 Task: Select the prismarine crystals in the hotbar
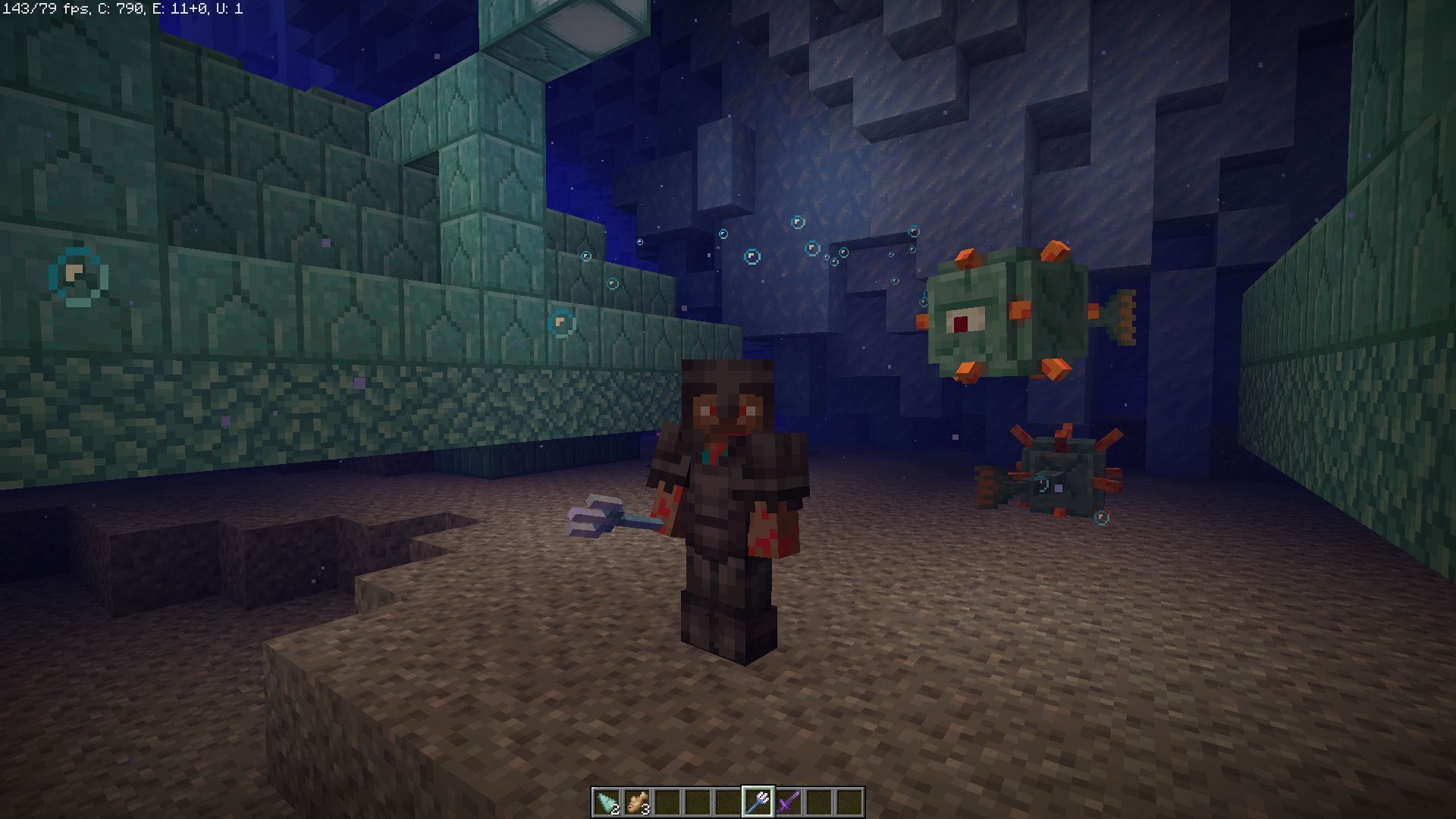click(607, 802)
